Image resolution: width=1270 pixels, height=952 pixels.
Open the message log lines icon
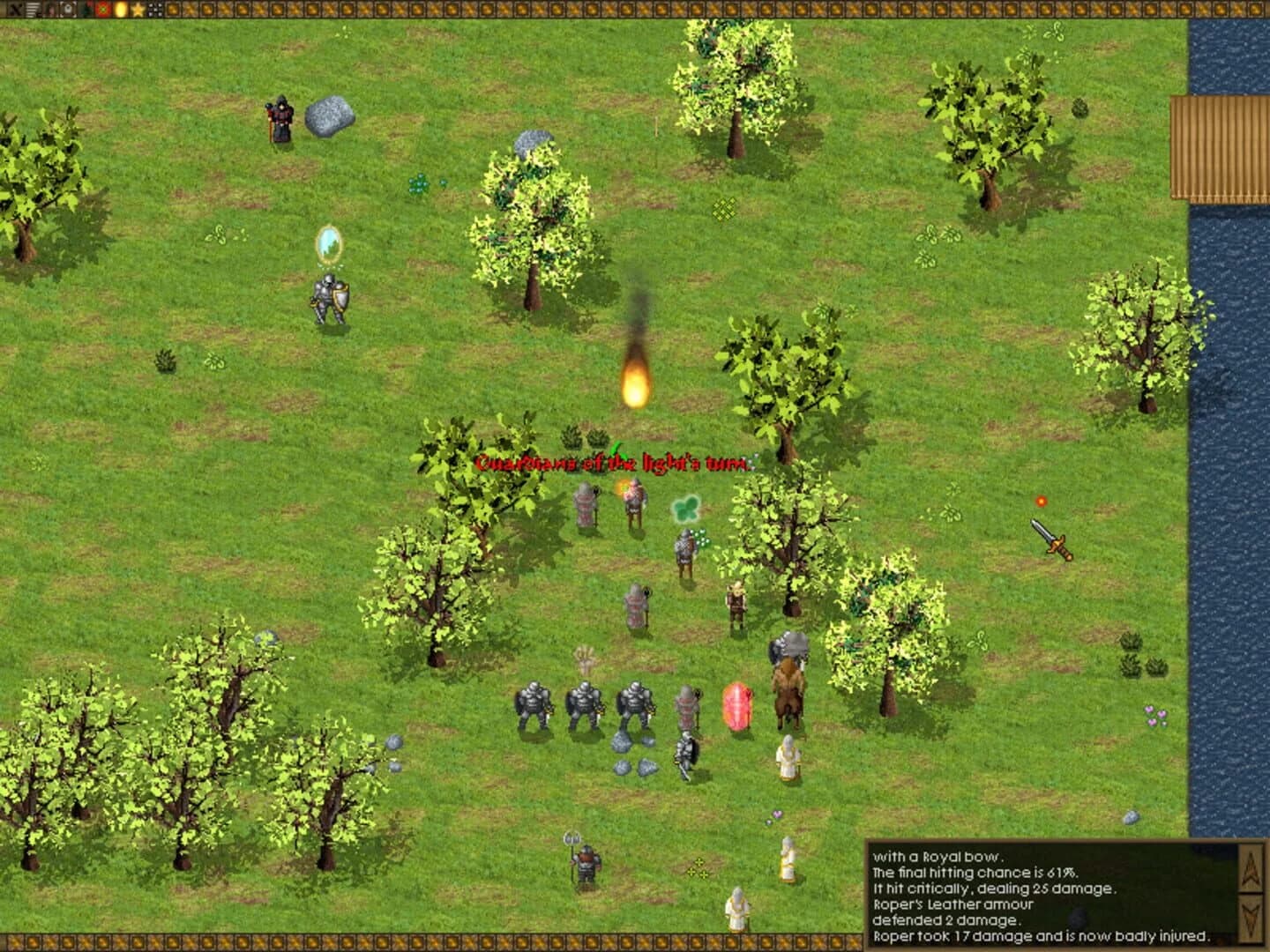[x=32, y=9]
